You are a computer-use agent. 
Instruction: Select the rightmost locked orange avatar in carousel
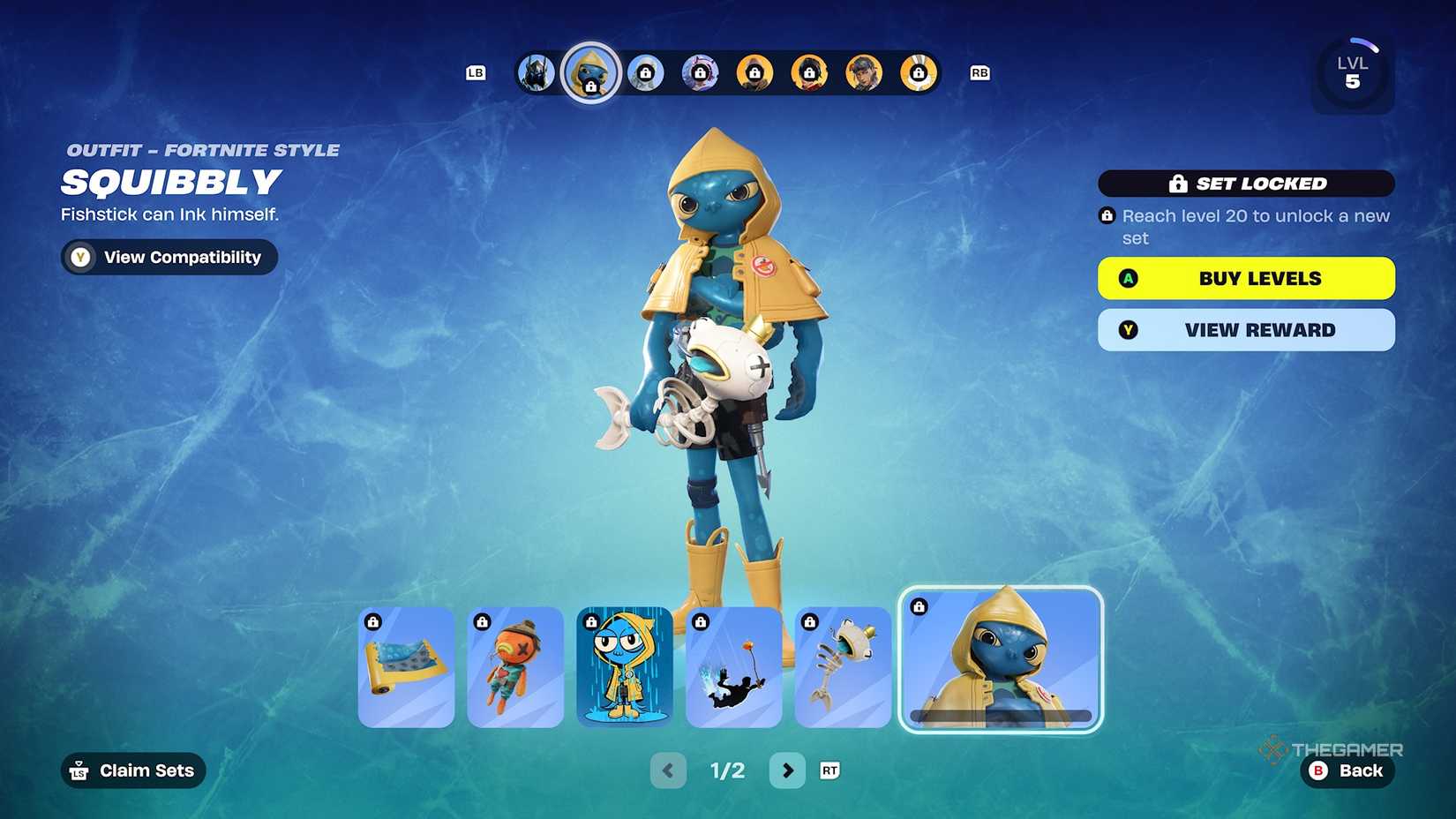(918, 72)
